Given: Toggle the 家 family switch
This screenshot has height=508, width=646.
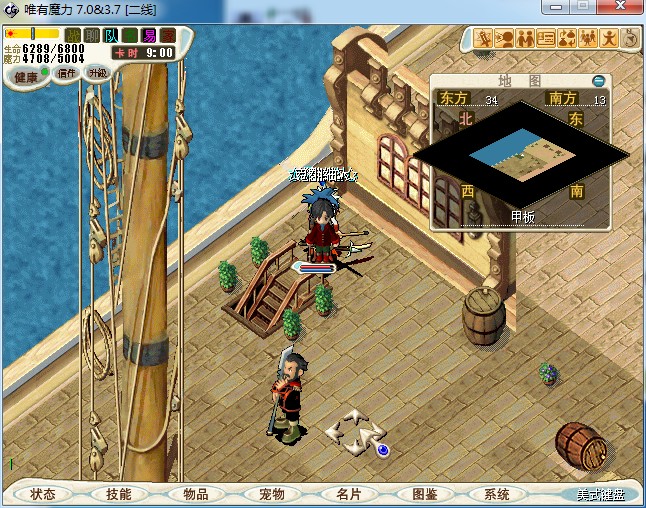Looking at the screenshot, I should [x=168, y=35].
